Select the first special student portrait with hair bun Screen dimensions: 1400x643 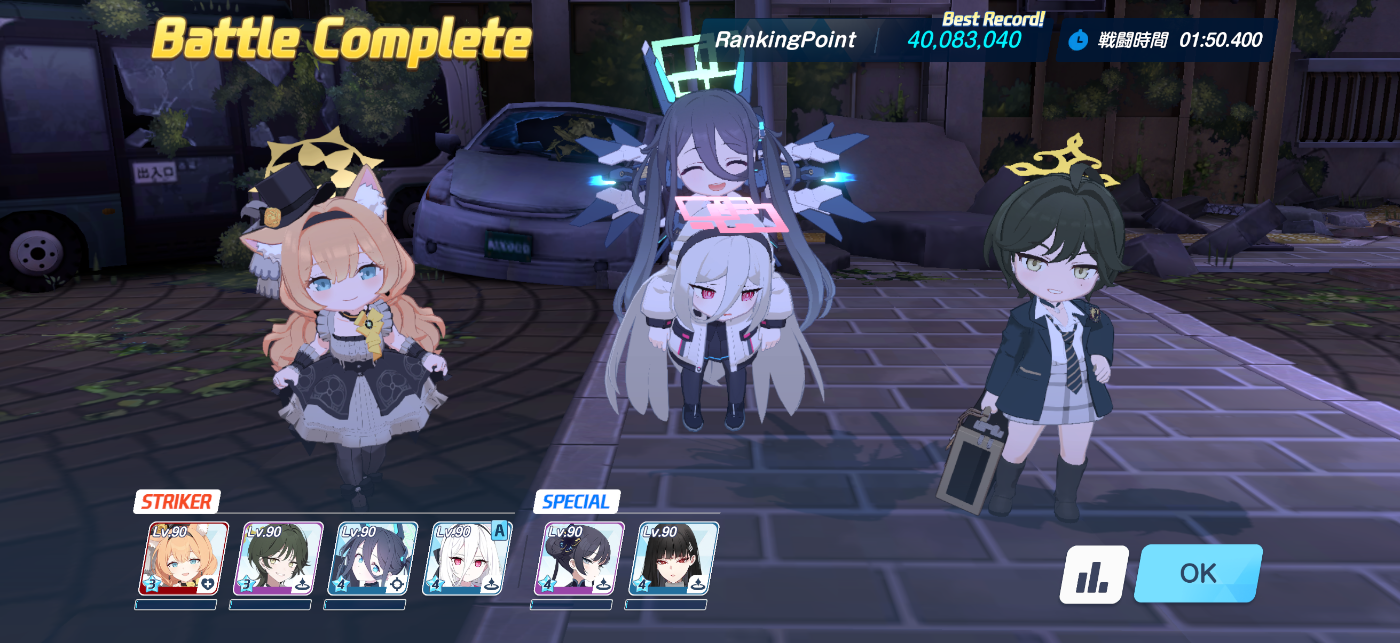click(x=578, y=558)
